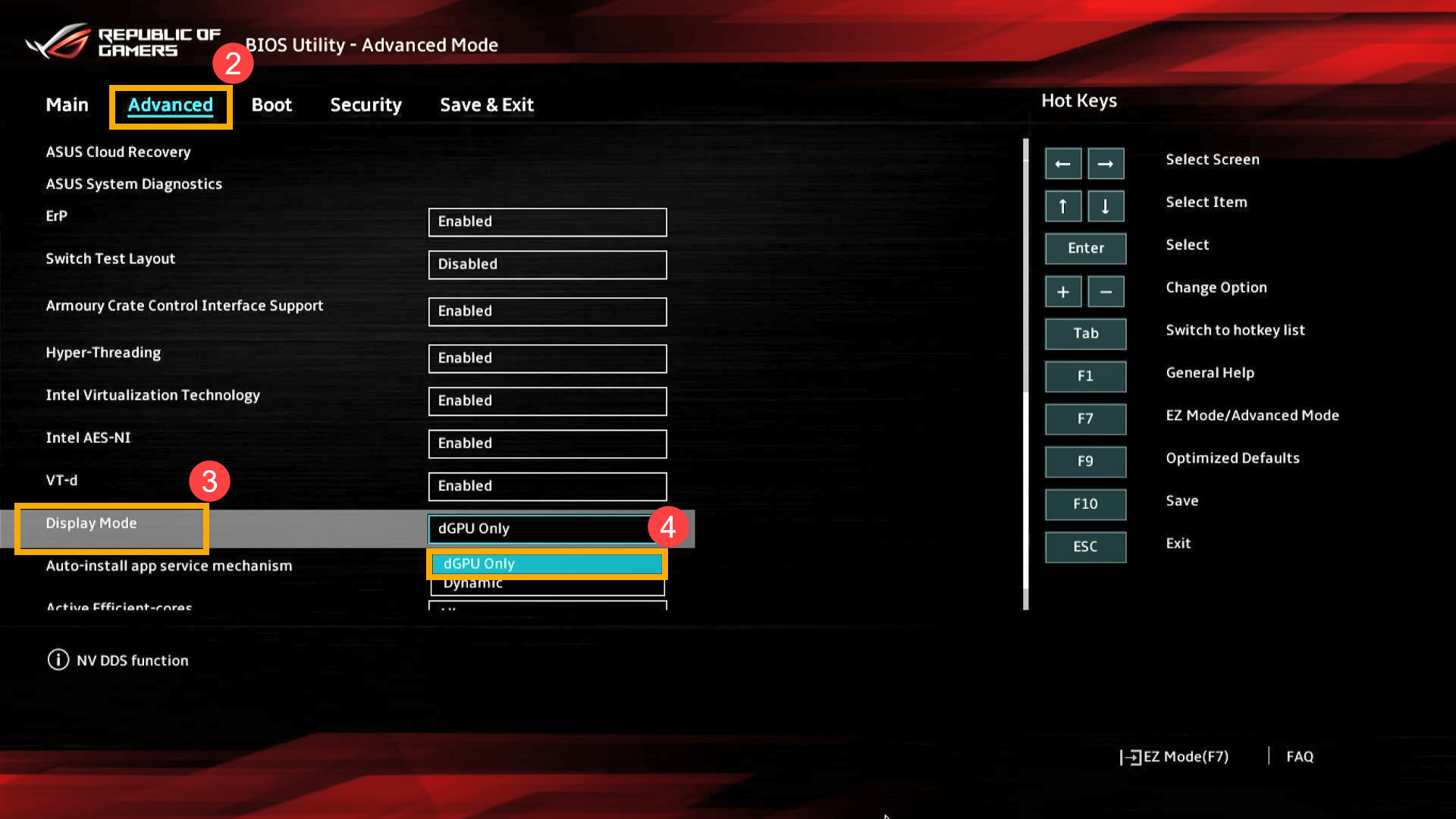Click the EZ Mode(F7) icon at bottom
The height and width of the screenshot is (819, 1456).
pyautogui.click(x=1131, y=756)
